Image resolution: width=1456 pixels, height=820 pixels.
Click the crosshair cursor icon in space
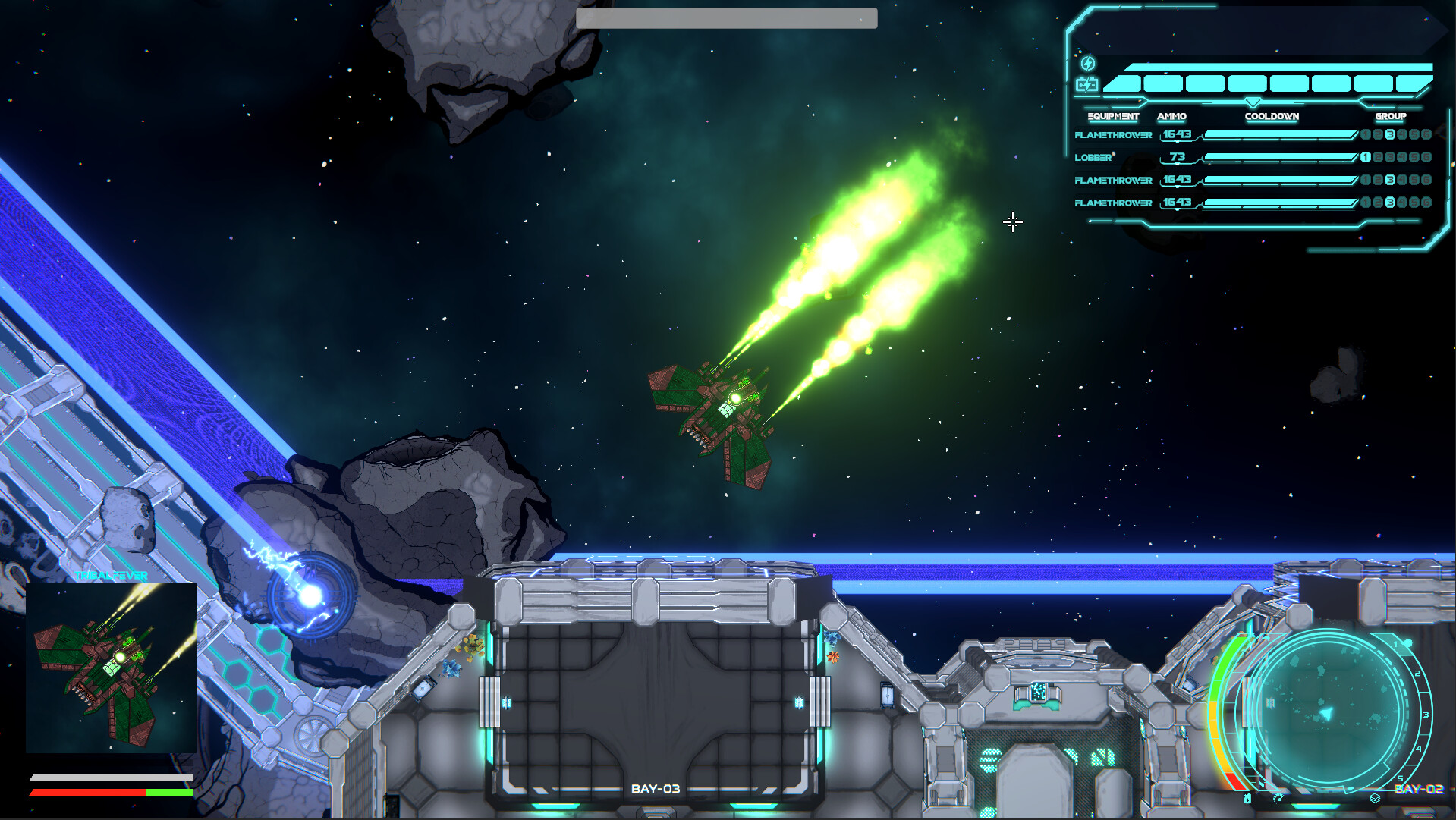tap(1013, 221)
